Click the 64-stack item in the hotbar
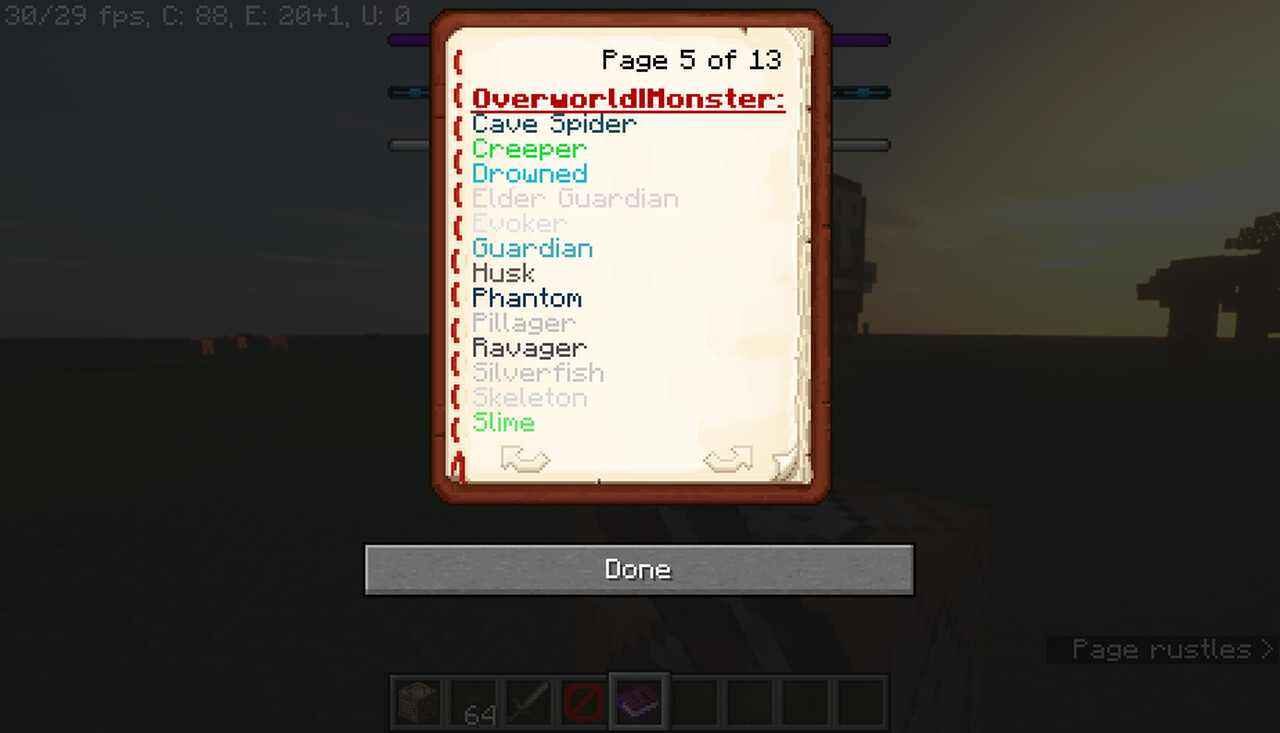 pyautogui.click(x=471, y=699)
